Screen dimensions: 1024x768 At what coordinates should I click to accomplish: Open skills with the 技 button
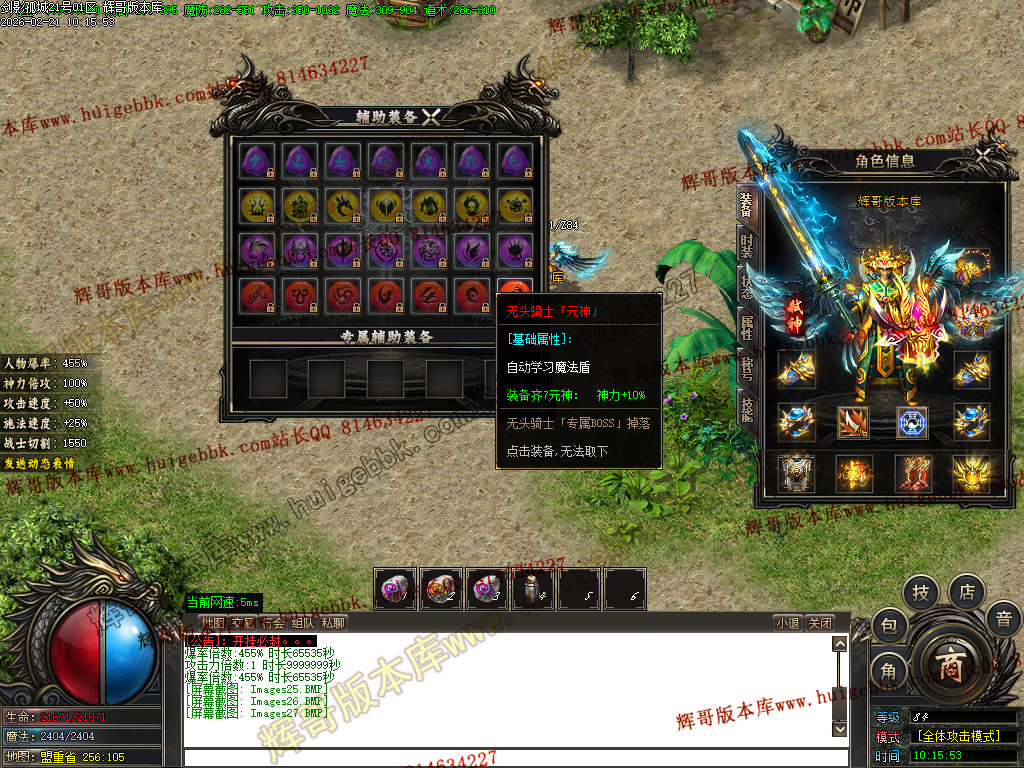[921, 592]
